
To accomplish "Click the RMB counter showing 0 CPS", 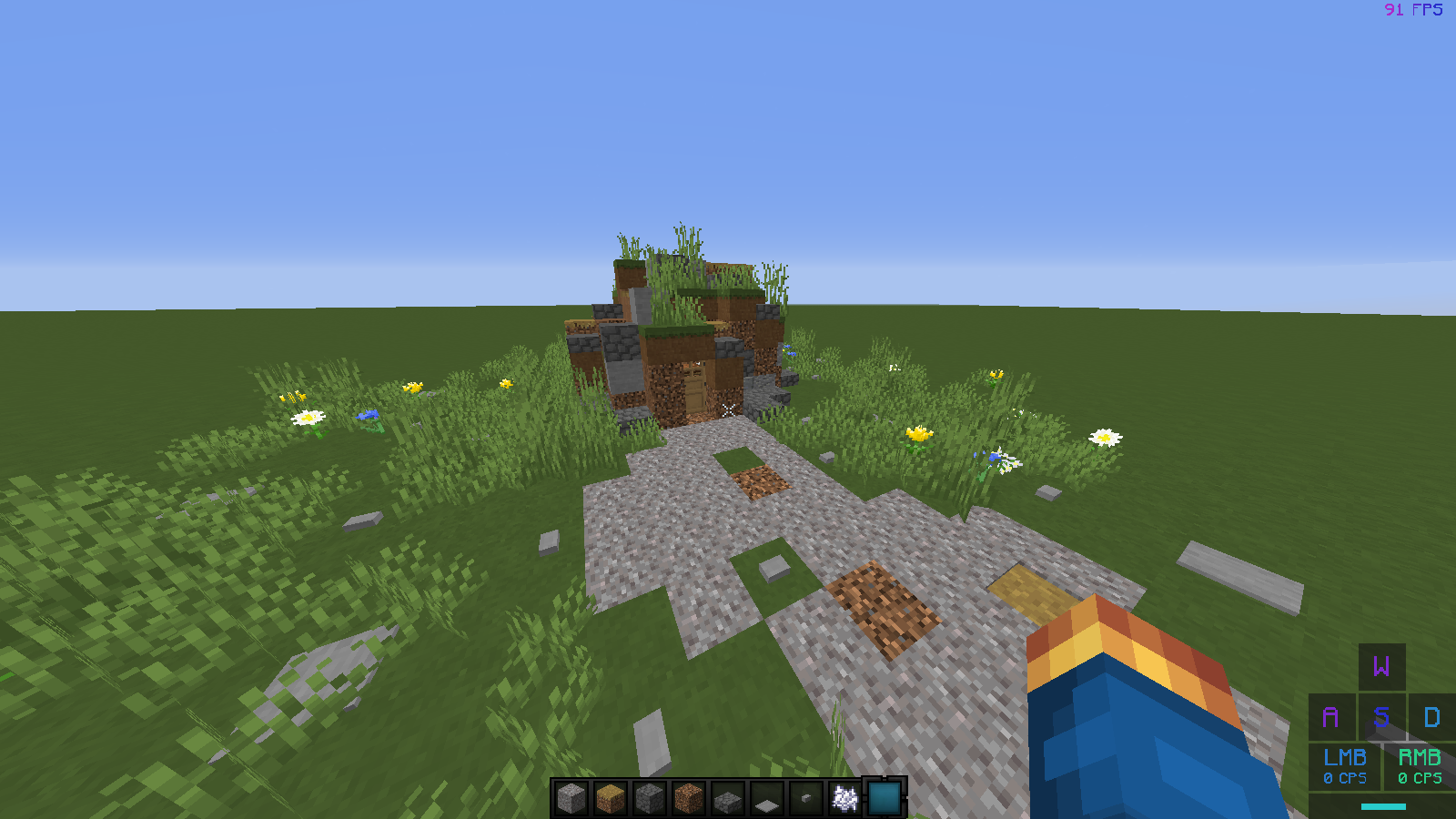I will (1421, 767).
